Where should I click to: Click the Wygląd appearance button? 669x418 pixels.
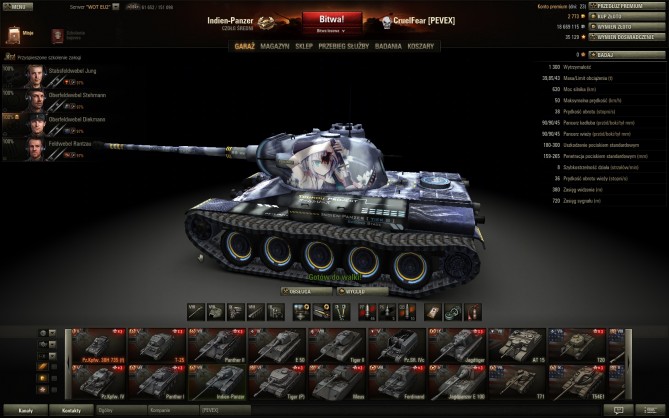click(359, 291)
